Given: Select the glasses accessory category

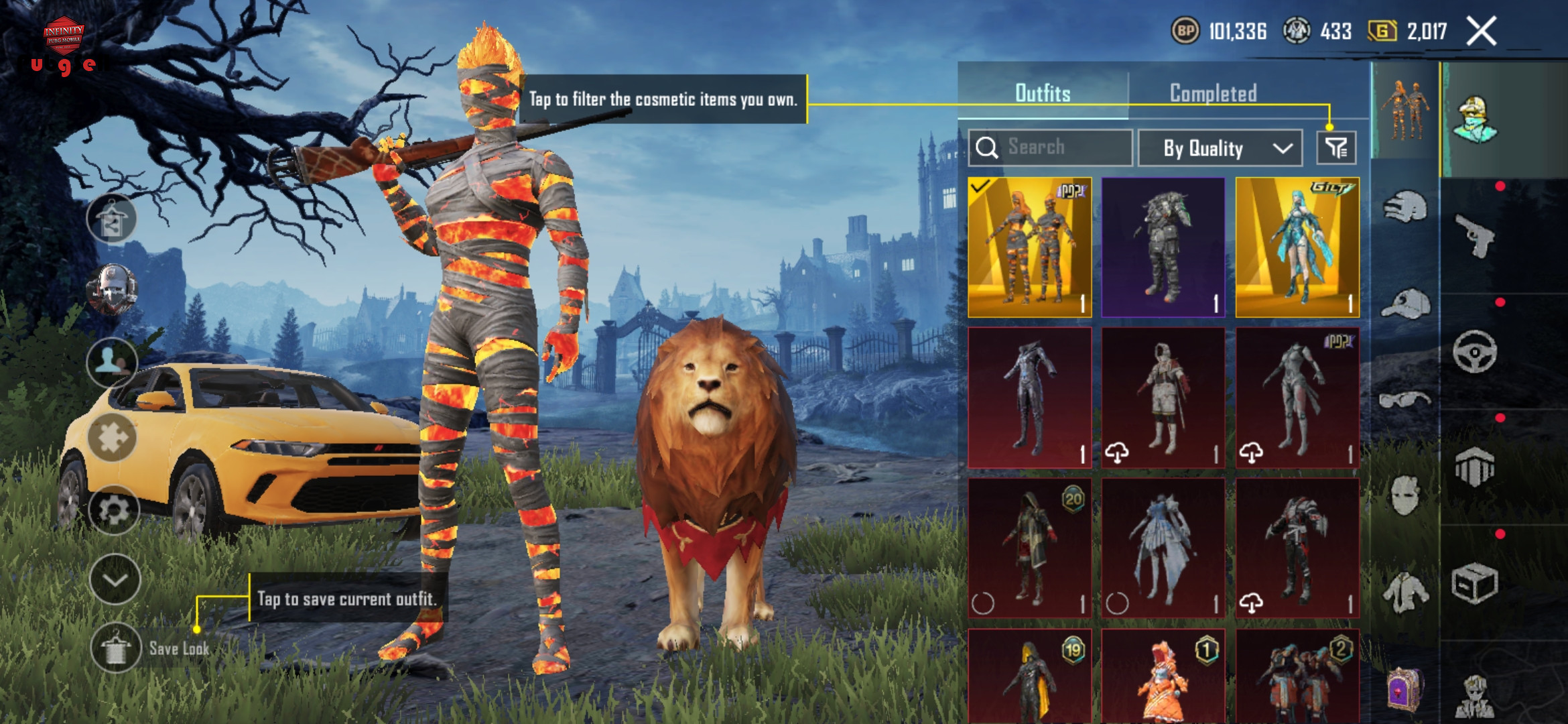Looking at the screenshot, I should 1405,400.
